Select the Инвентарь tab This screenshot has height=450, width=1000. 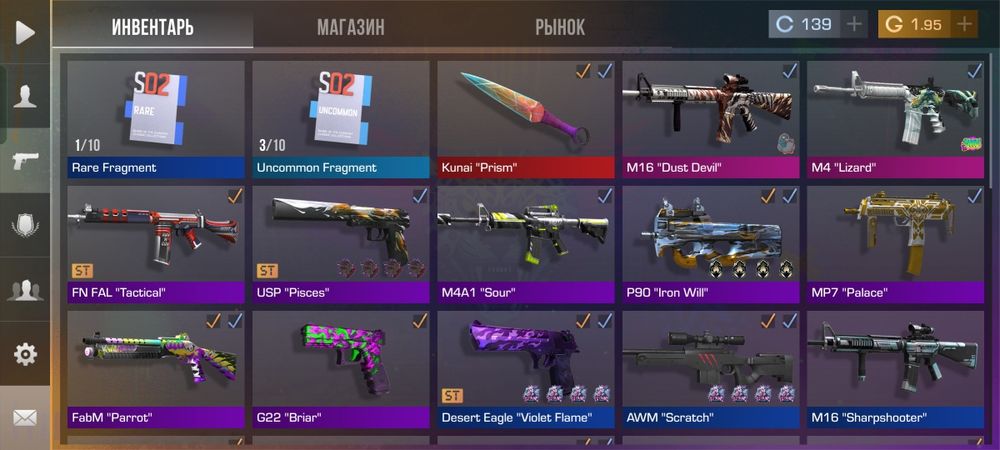[153, 27]
